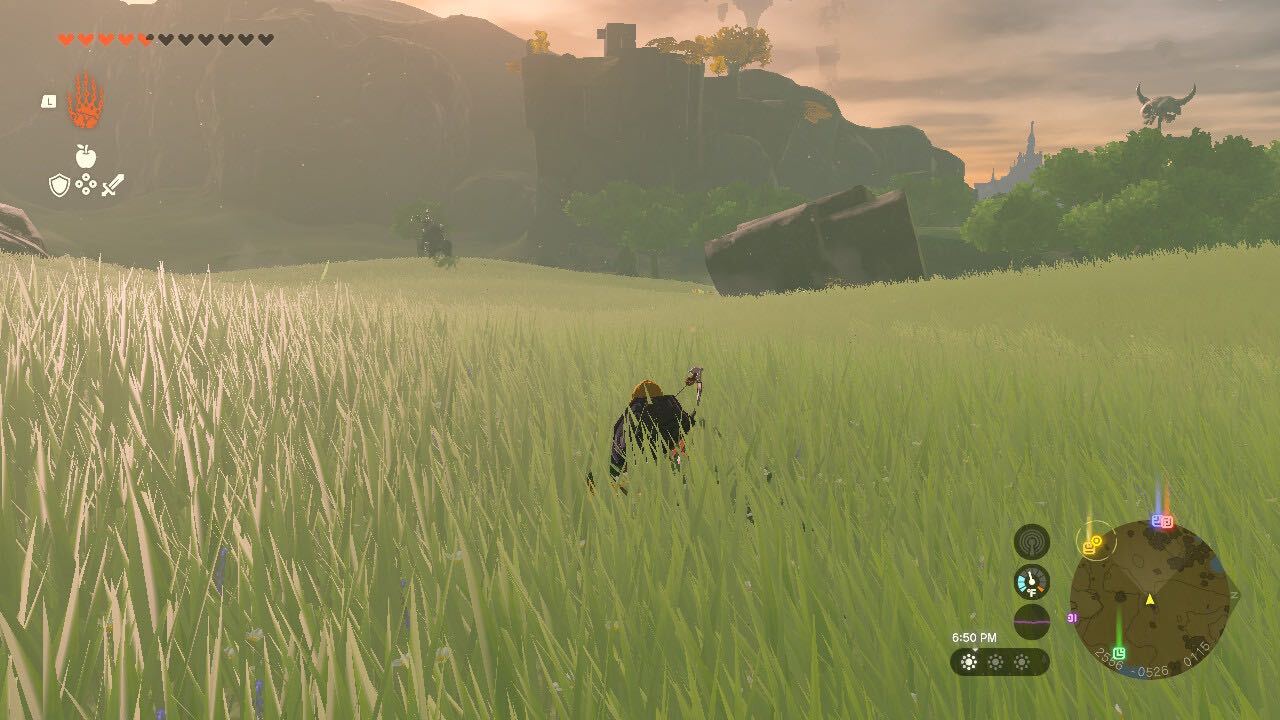Click the red tower marker atop minimap
Screen dimensions: 1280x720
[1166, 521]
